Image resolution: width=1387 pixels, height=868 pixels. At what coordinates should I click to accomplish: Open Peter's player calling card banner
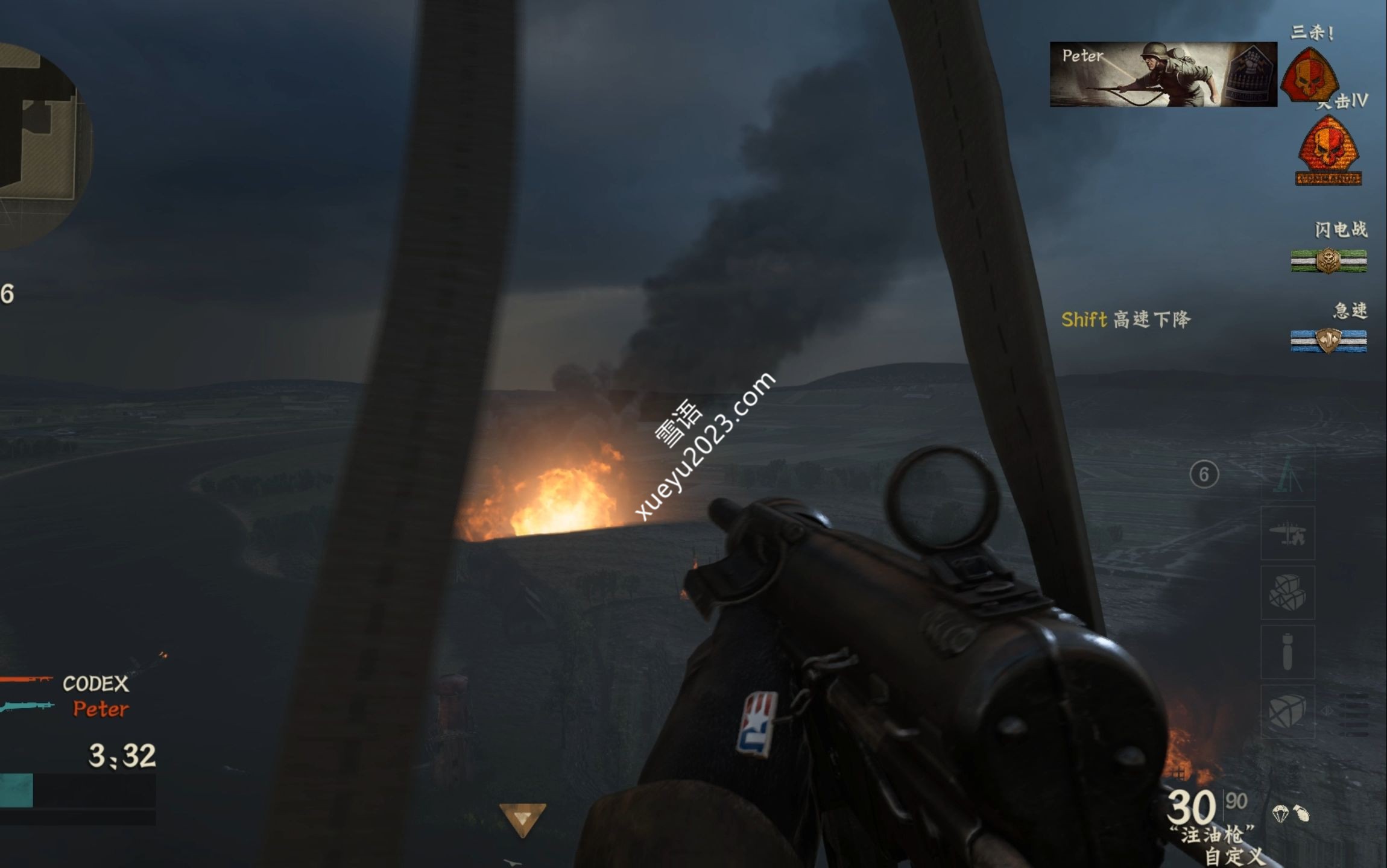[x=1163, y=74]
